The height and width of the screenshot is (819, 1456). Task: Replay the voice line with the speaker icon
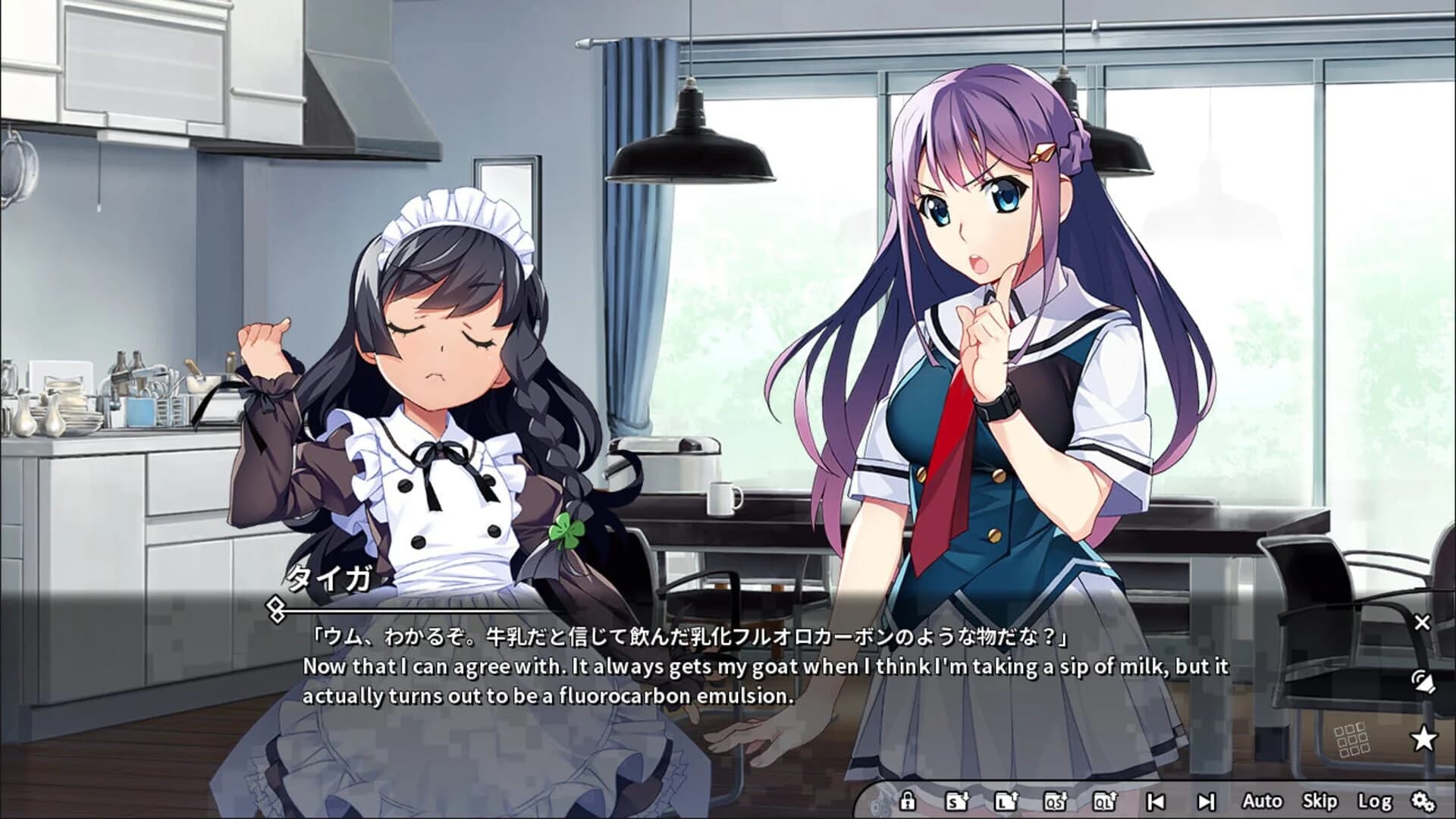point(1424,681)
